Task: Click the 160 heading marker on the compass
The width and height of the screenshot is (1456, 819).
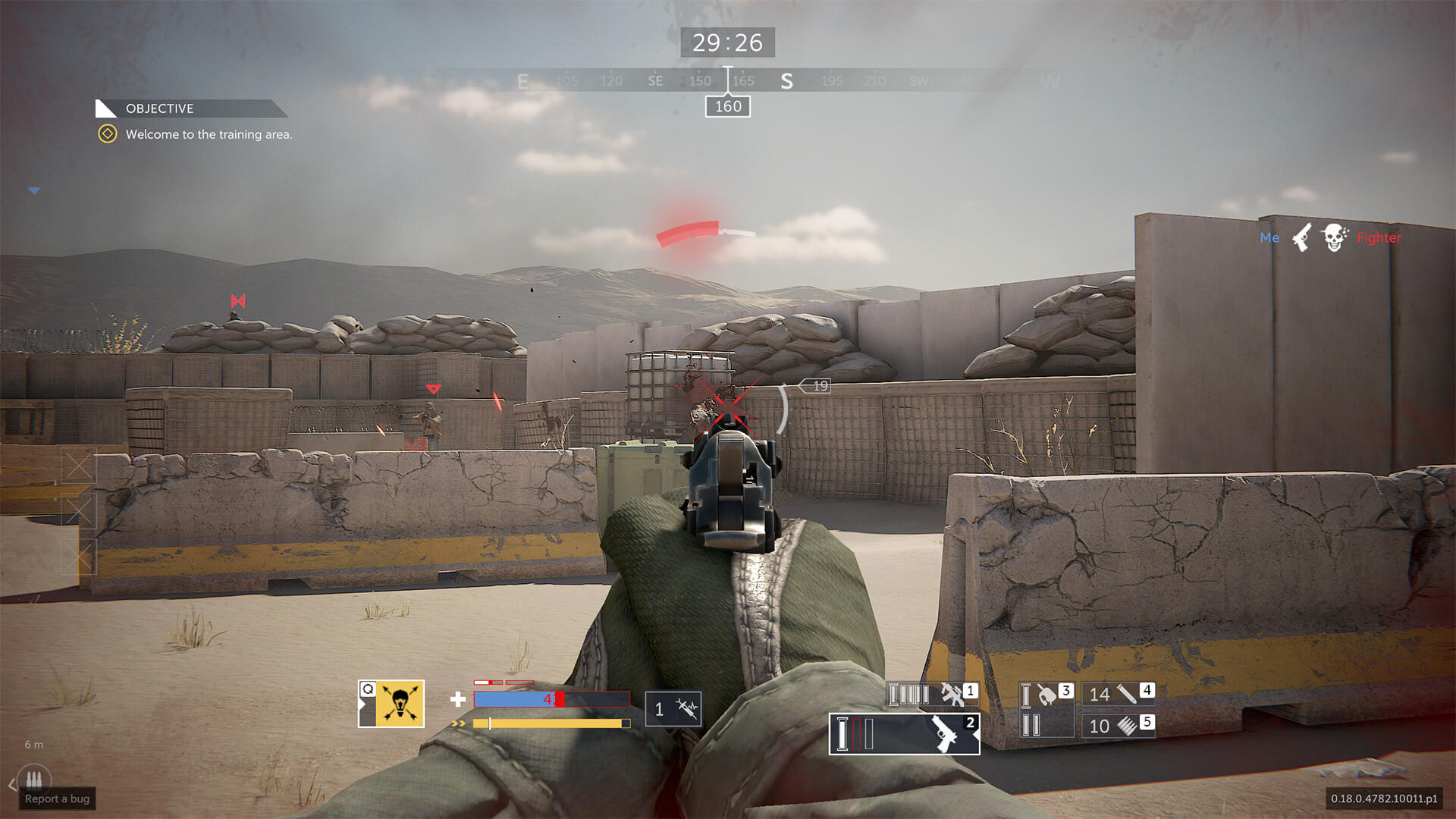Action: click(726, 106)
